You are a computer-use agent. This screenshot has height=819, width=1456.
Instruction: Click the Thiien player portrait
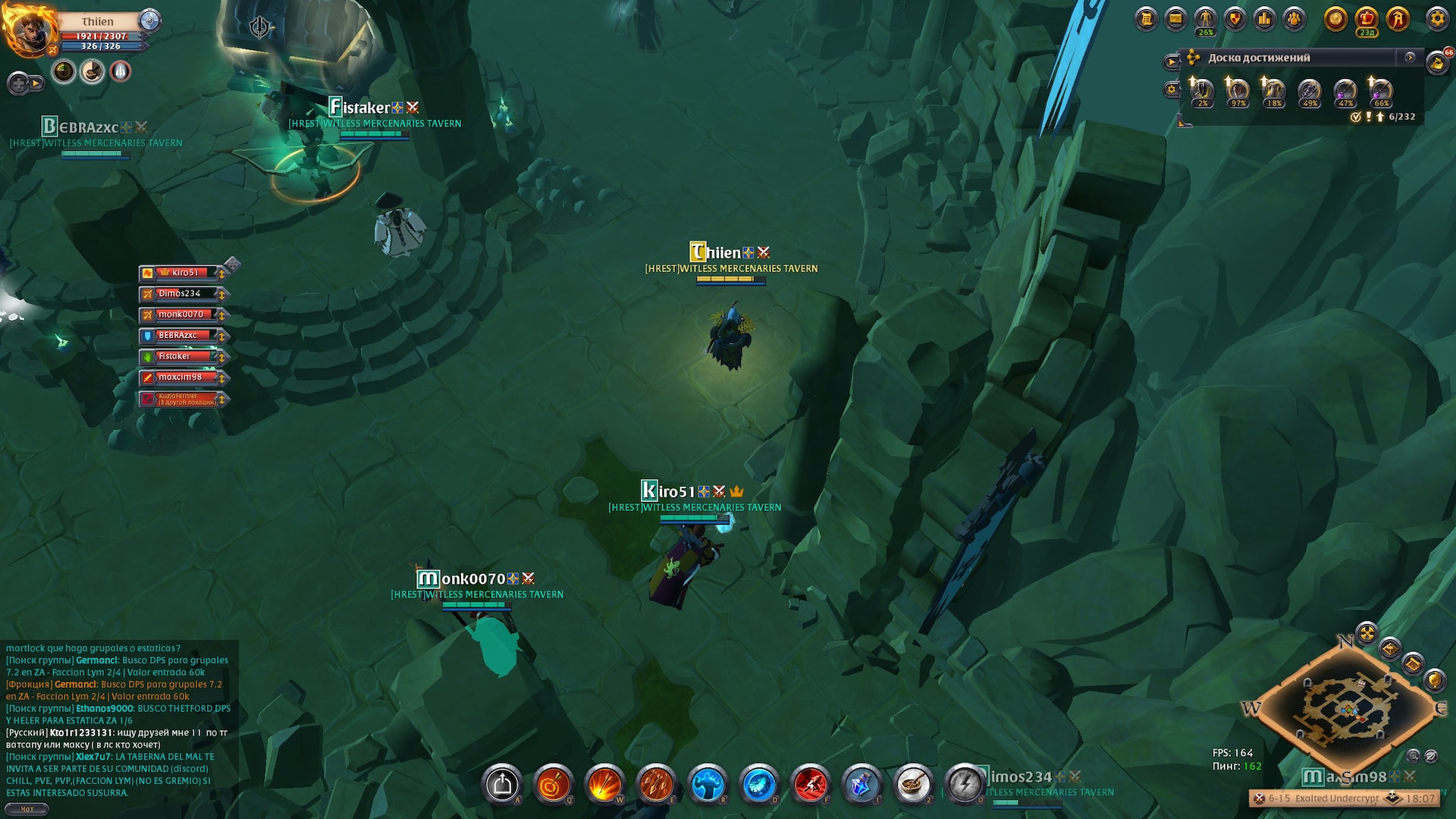(x=30, y=32)
